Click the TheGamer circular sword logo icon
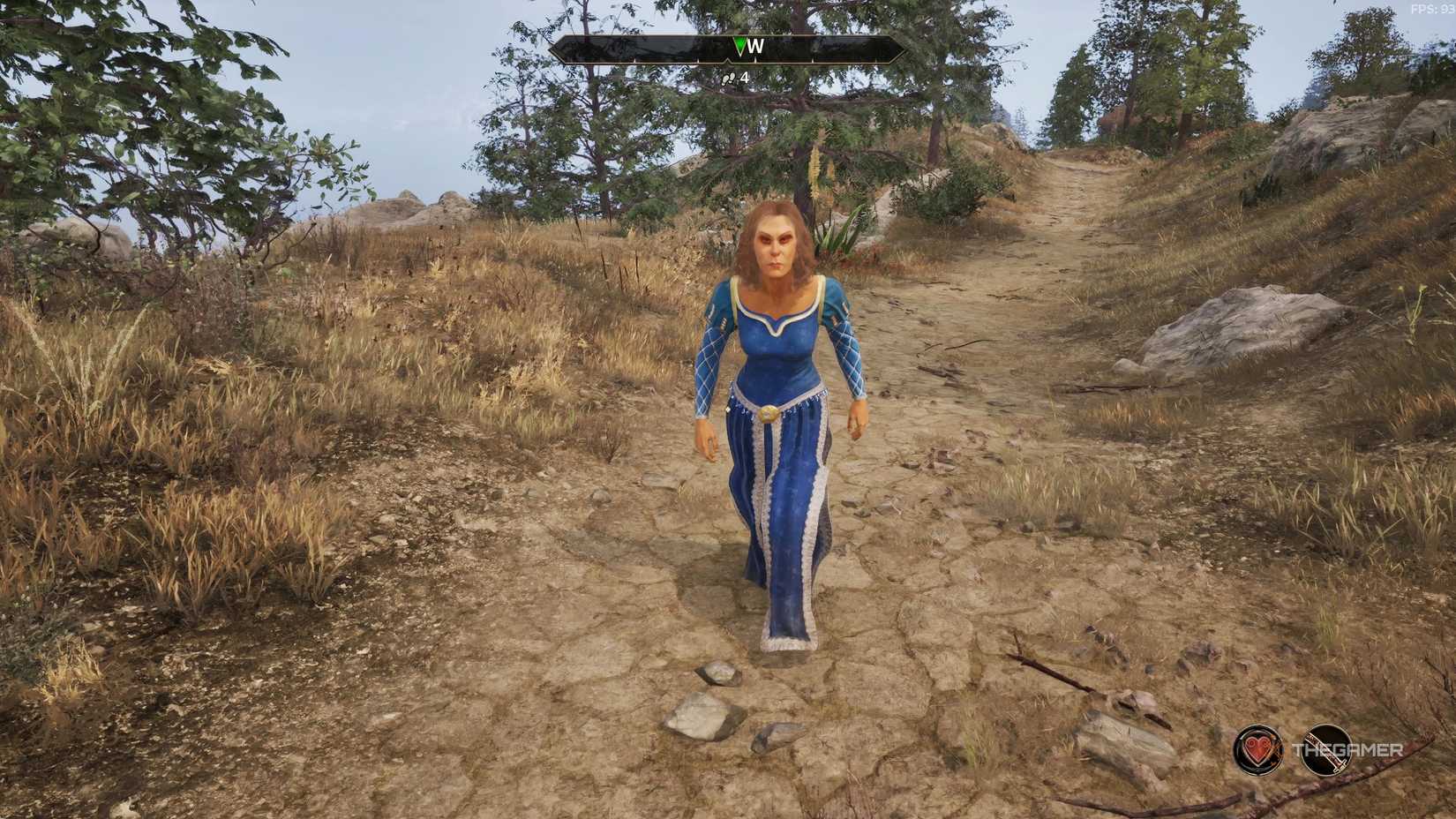Image resolution: width=1456 pixels, height=819 pixels. pos(1327,748)
